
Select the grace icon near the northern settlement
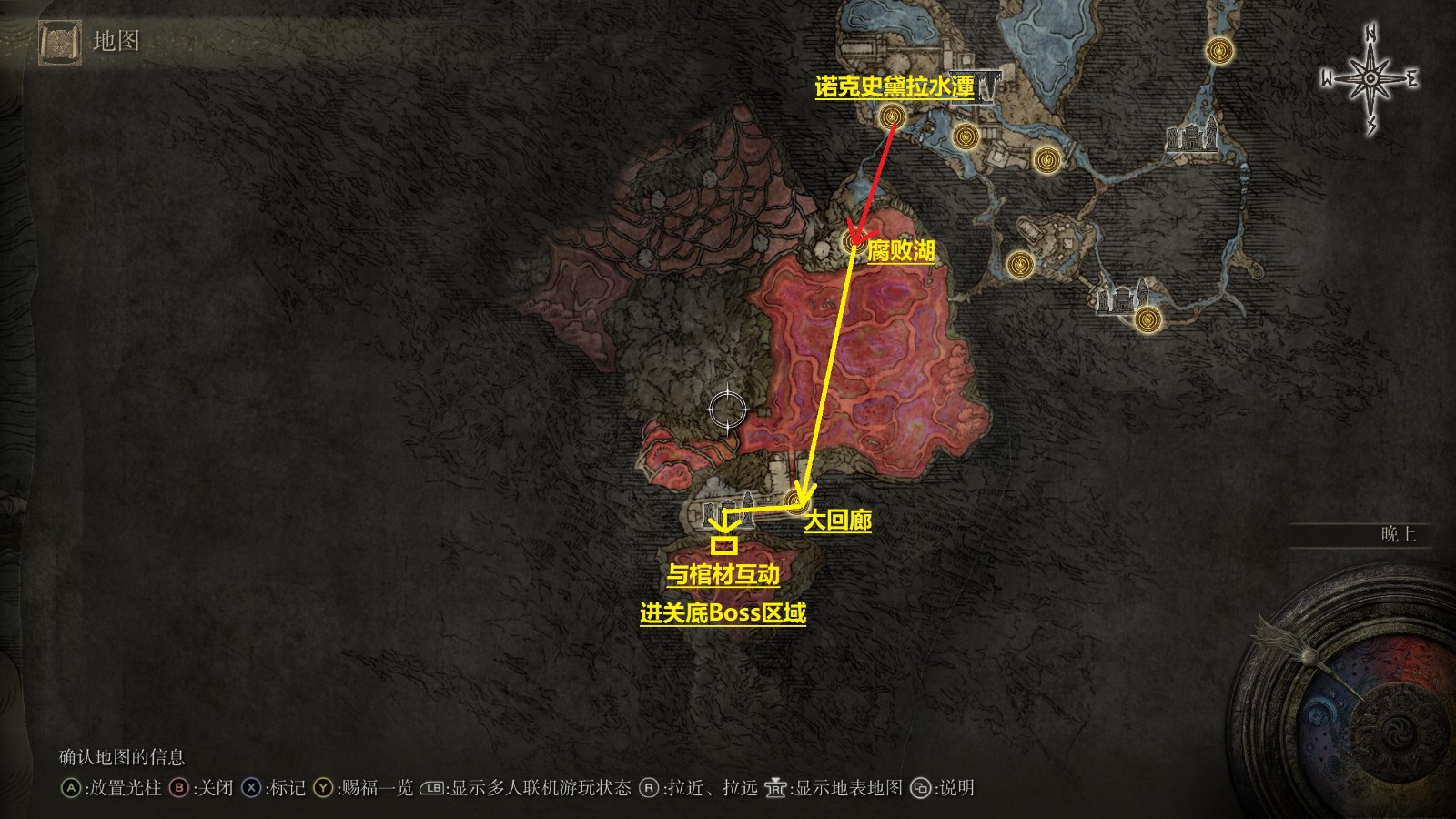(x=965, y=135)
